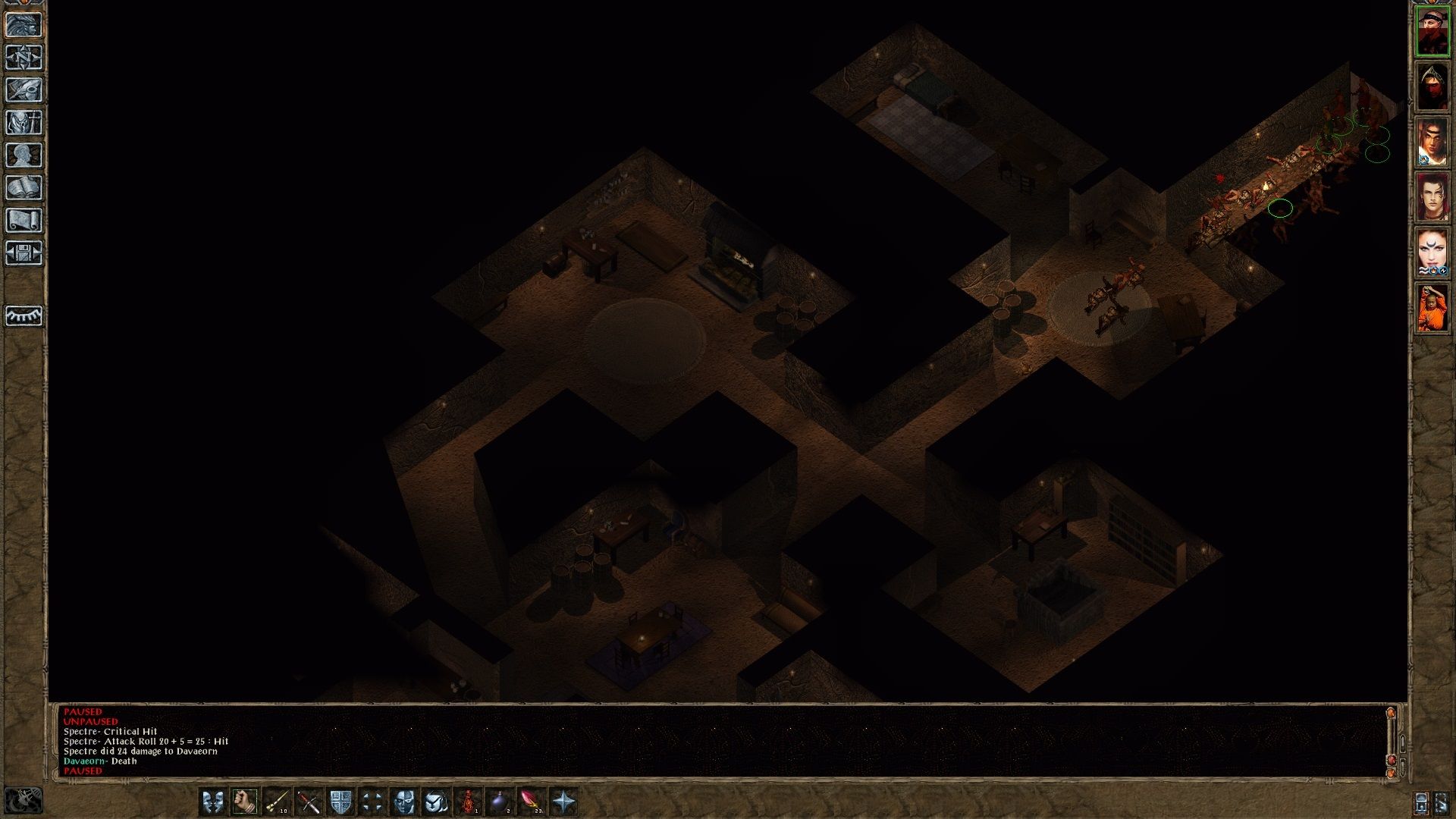Open the character record silhouette icon
Viewport: 1456px width, 819px height.
(x=24, y=155)
